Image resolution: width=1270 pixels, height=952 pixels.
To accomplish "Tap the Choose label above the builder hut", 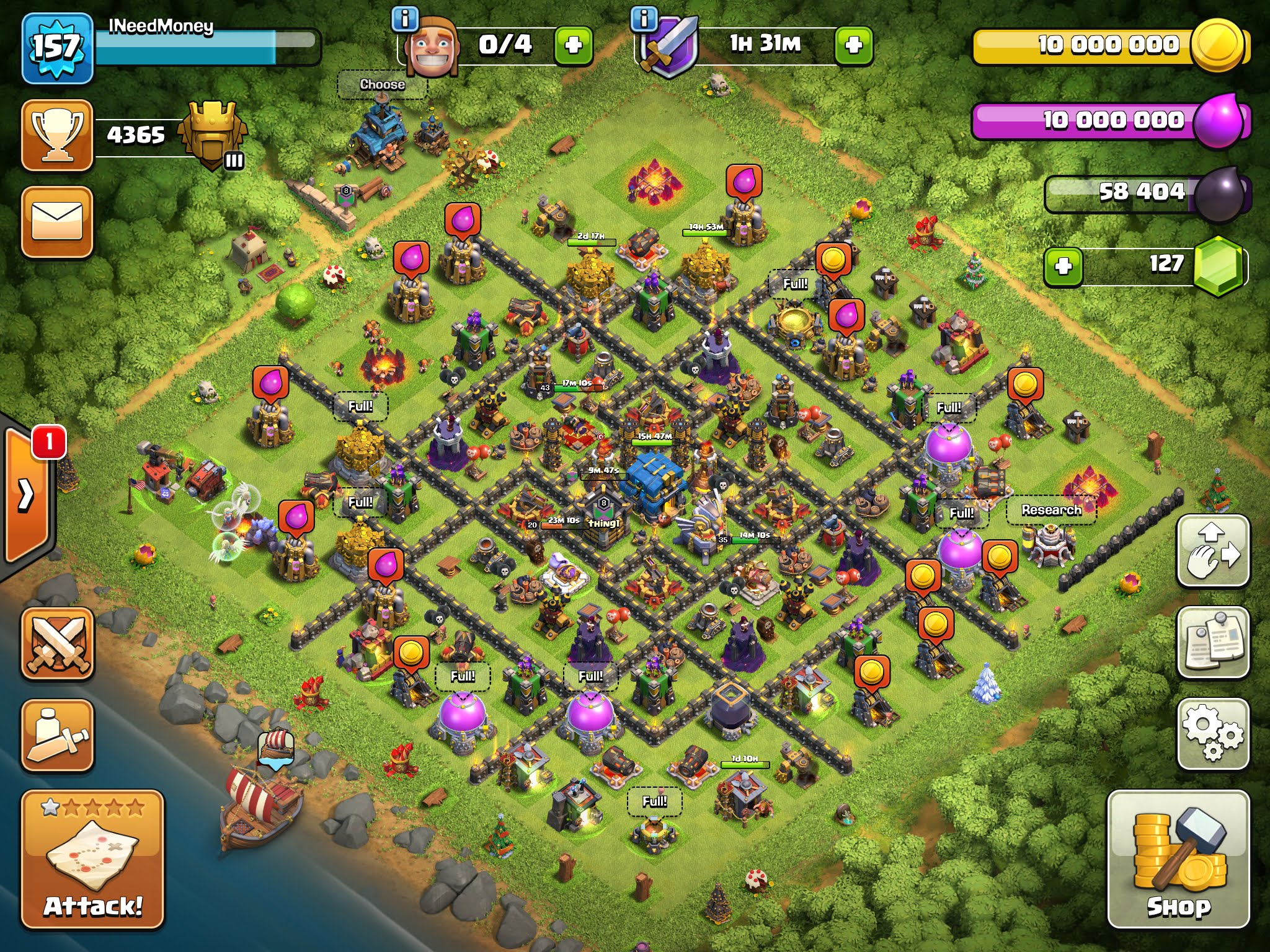I will click(x=382, y=84).
